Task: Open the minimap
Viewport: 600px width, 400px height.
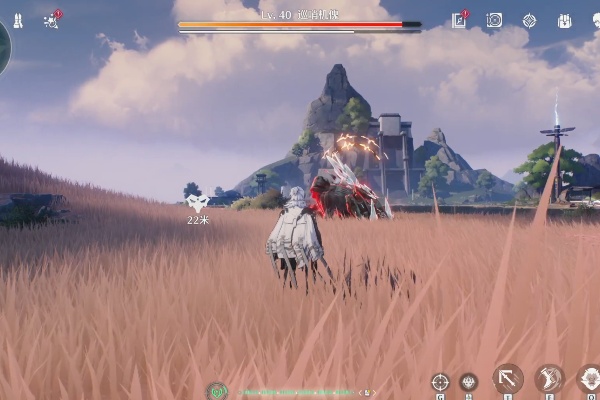Action: pos(3,45)
